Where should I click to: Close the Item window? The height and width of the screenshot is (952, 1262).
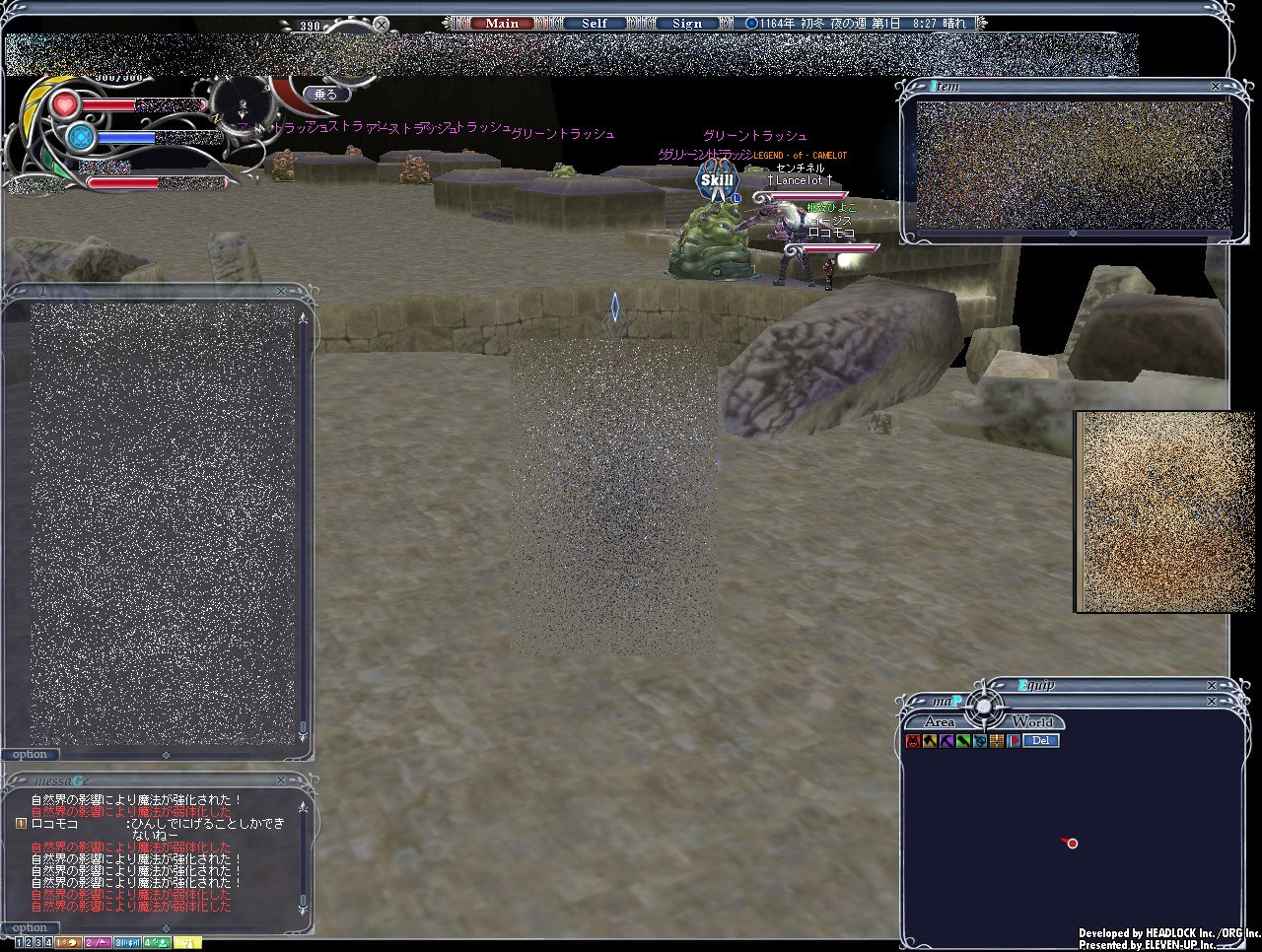coord(1216,87)
